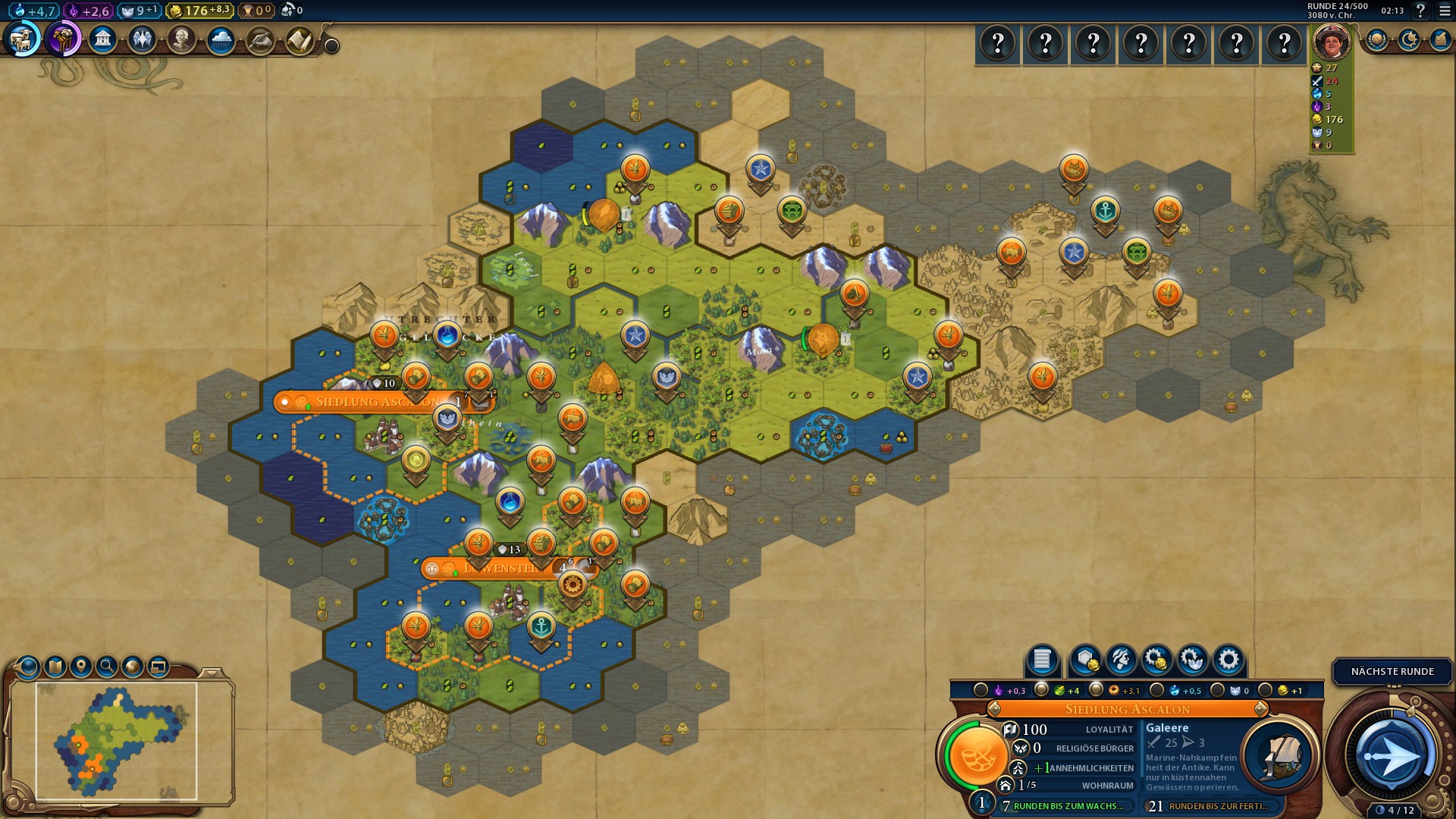1456x819 pixels.
Task: Open the civics tree with camel icon
Action: click(63, 39)
